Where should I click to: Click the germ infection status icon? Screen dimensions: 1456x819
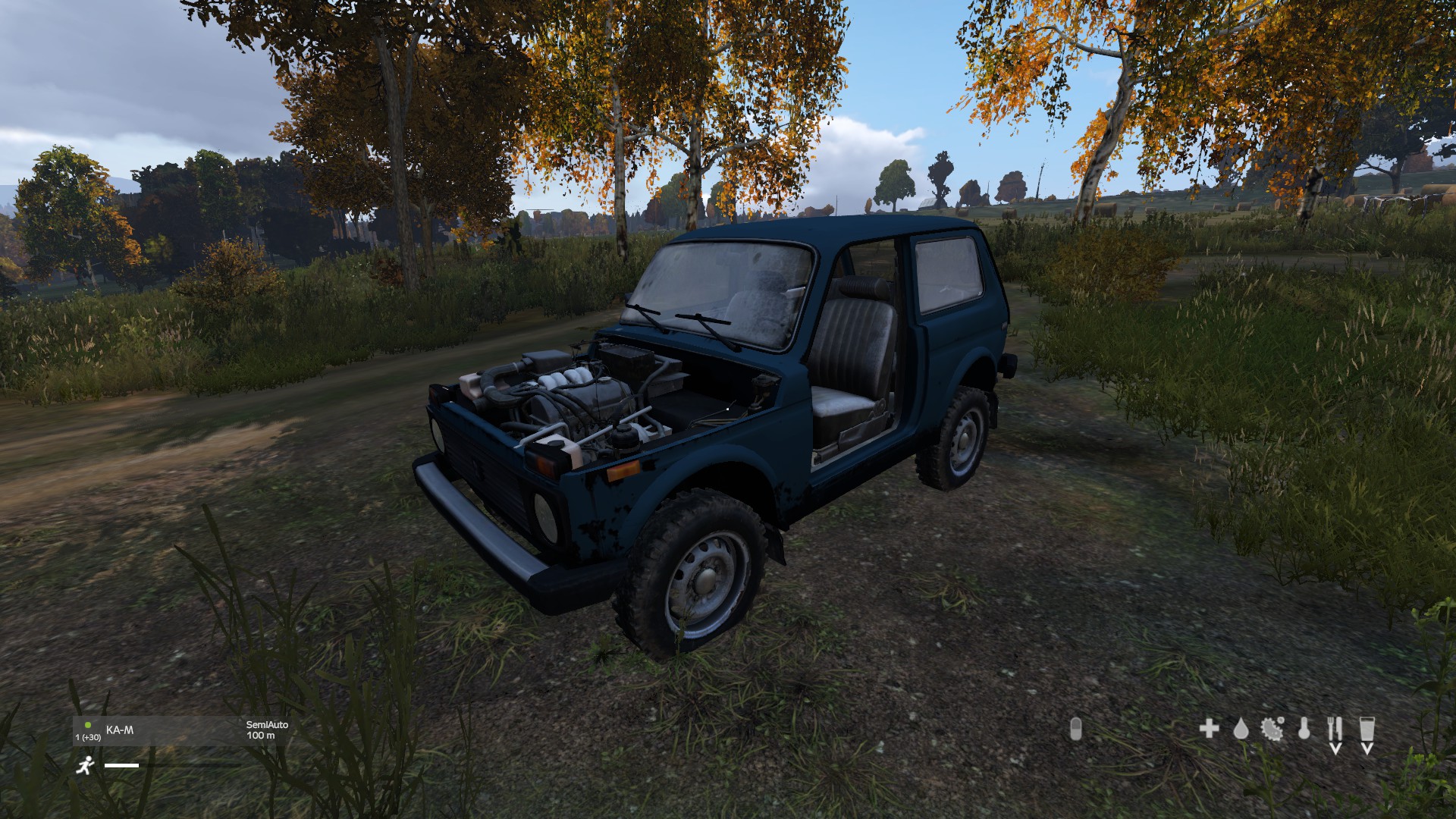click(x=1272, y=730)
